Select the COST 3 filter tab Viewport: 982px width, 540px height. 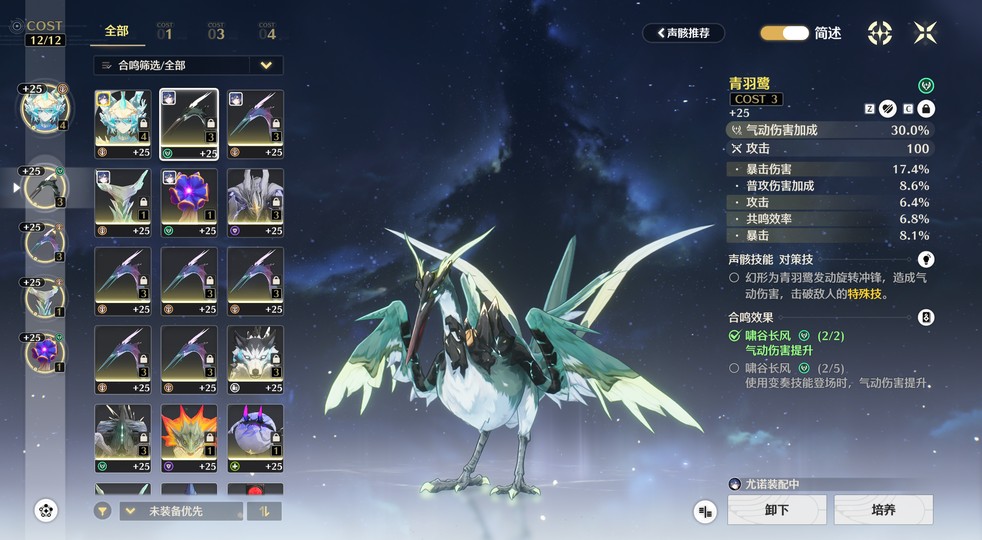[216, 32]
